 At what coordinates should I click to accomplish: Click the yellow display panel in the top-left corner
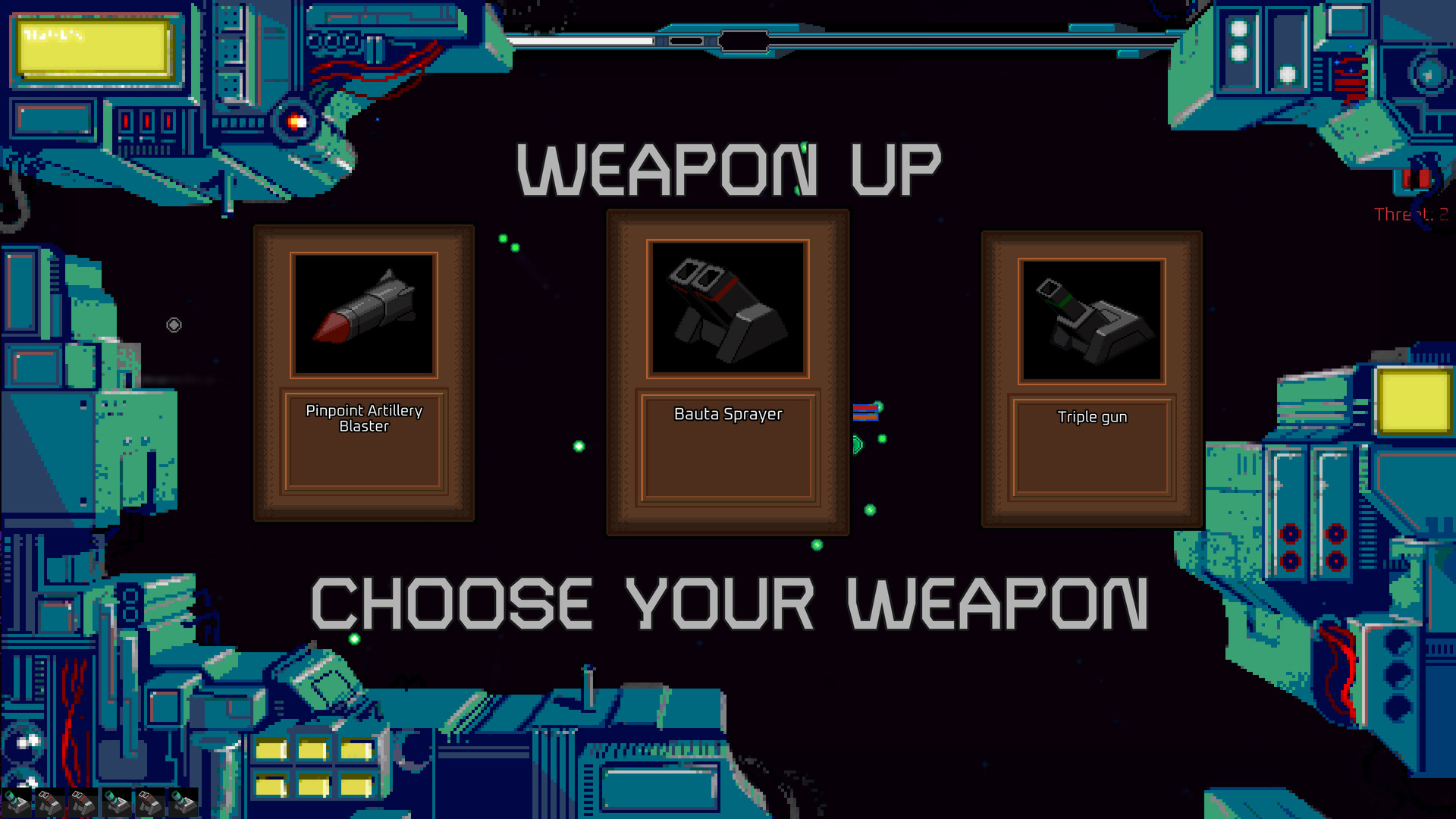[x=93, y=48]
